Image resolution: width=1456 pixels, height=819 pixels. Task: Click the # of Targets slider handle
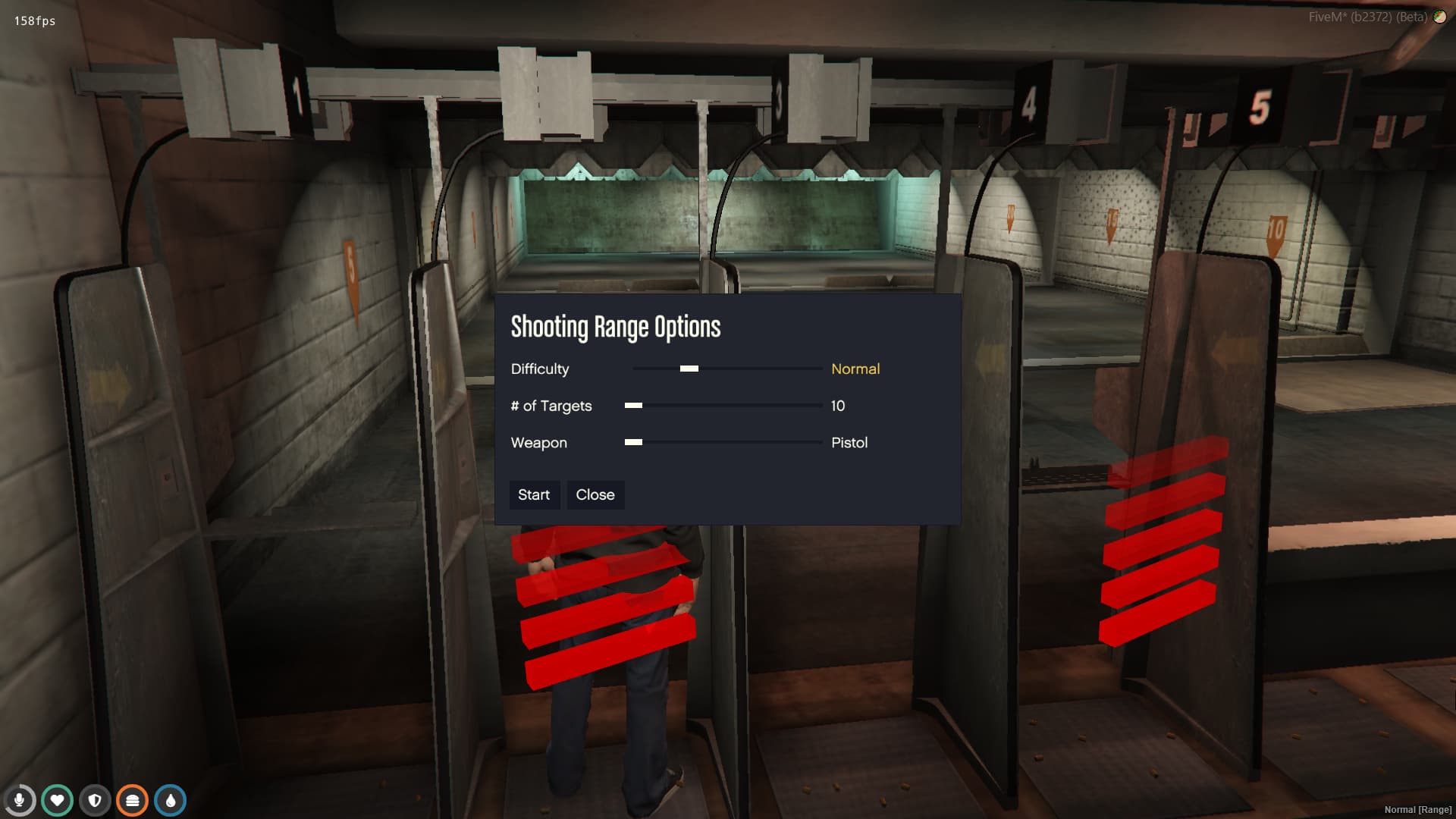coord(632,406)
